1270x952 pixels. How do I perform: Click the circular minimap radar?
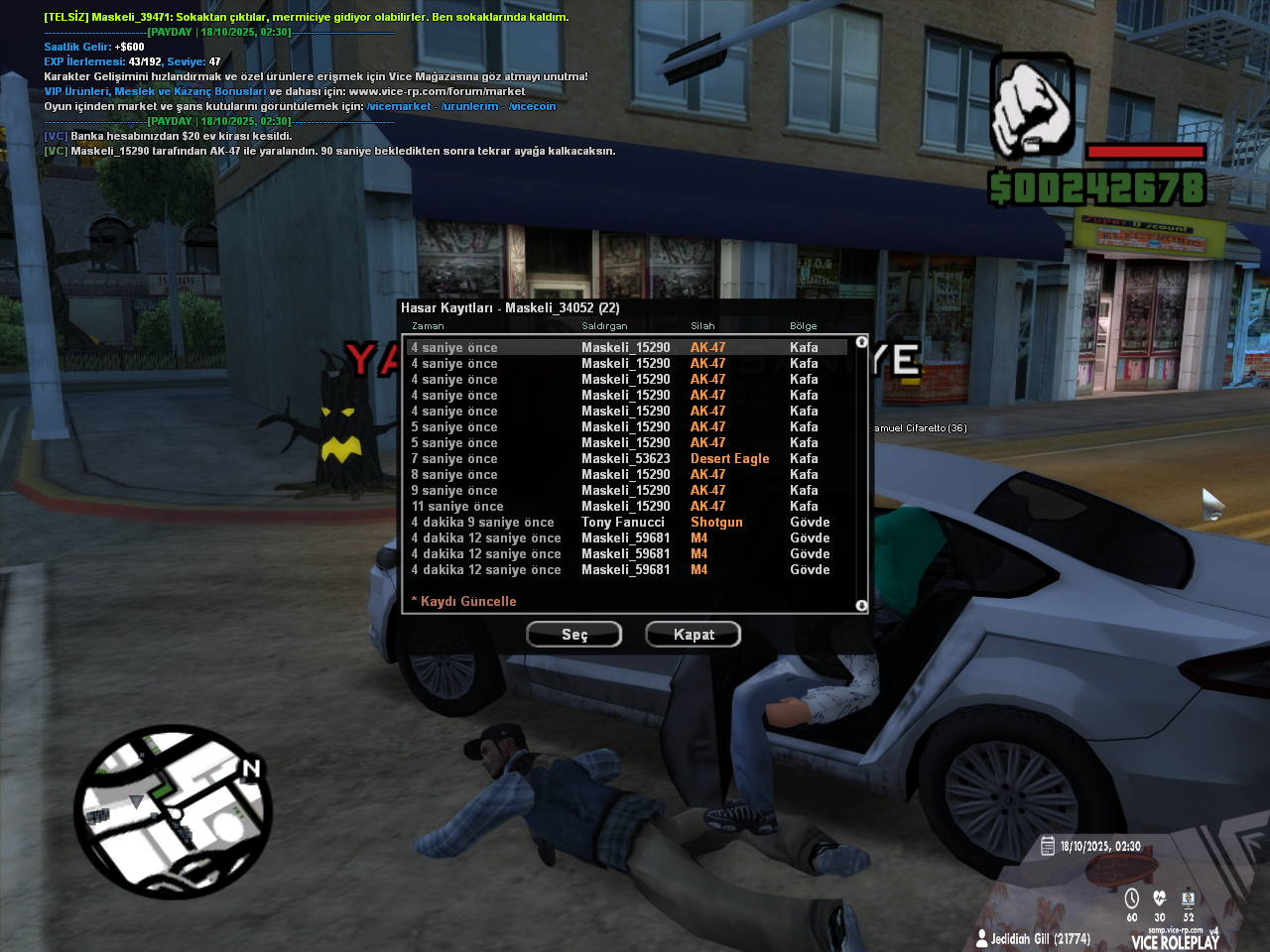(x=173, y=813)
